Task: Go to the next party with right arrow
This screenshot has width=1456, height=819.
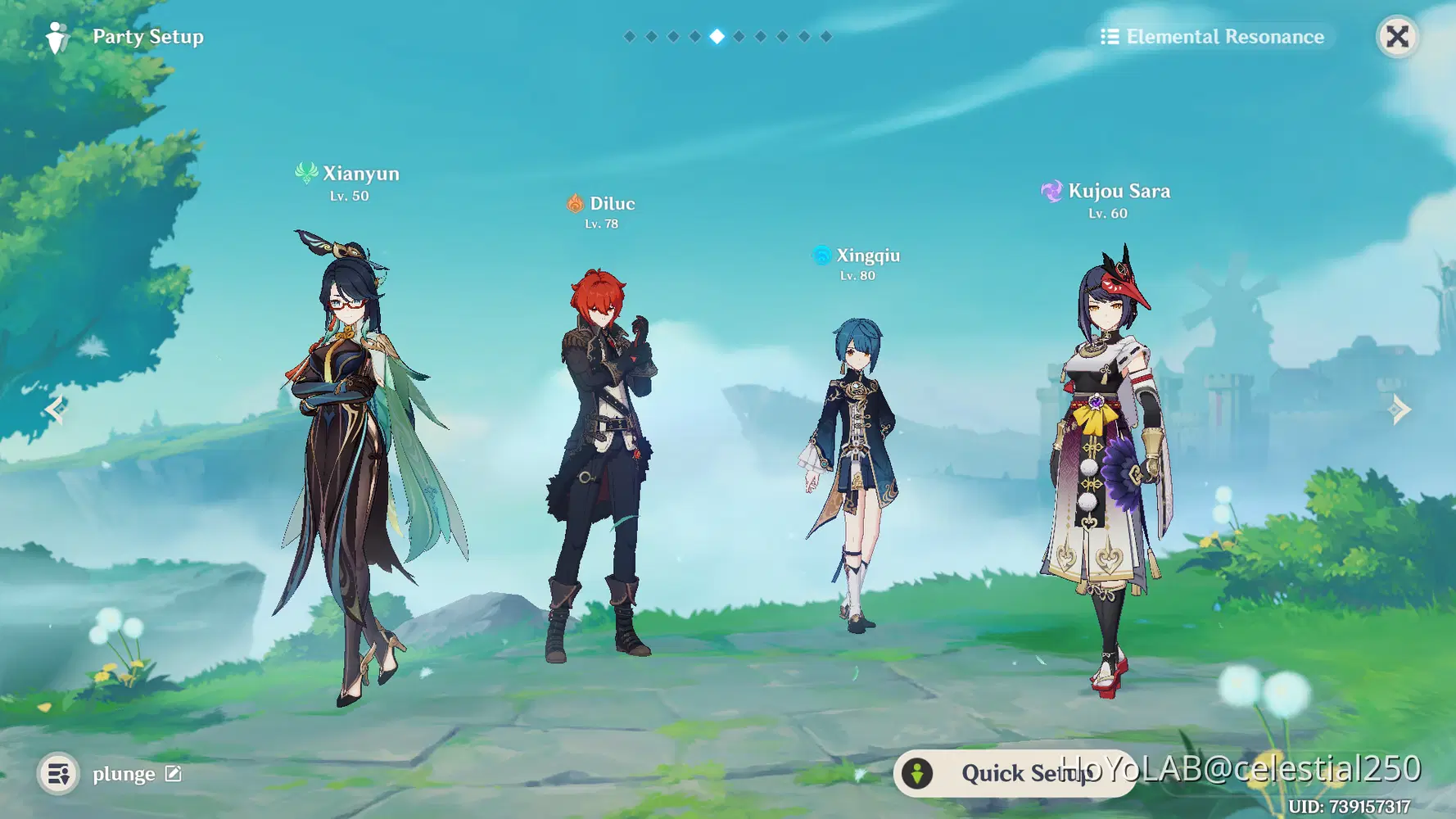Action: [1400, 409]
